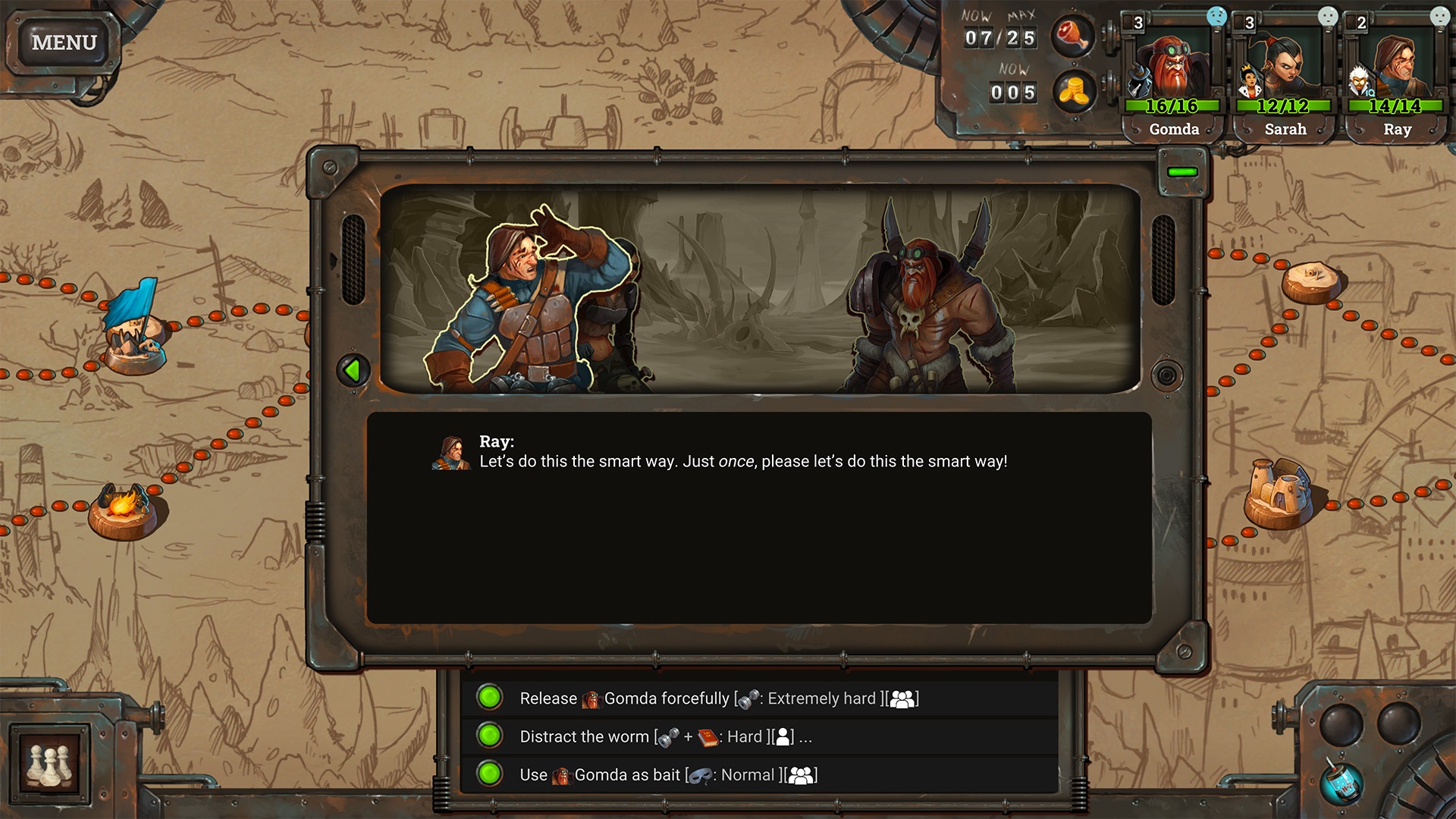Image resolution: width=1456 pixels, height=819 pixels.
Task: Open the chess pawns panel
Action: point(50,764)
